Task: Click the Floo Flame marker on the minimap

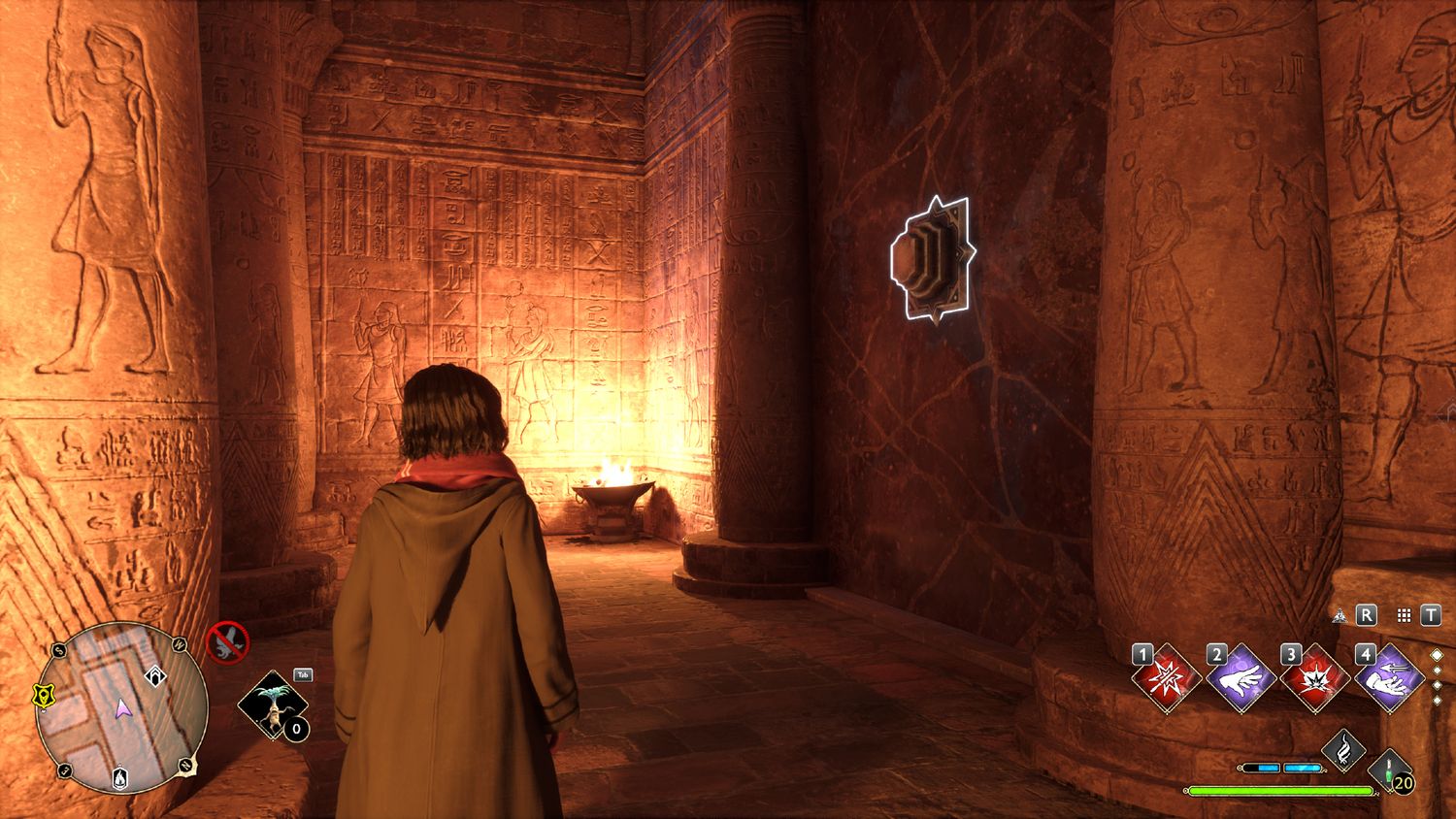Action: pyautogui.click(x=118, y=777)
